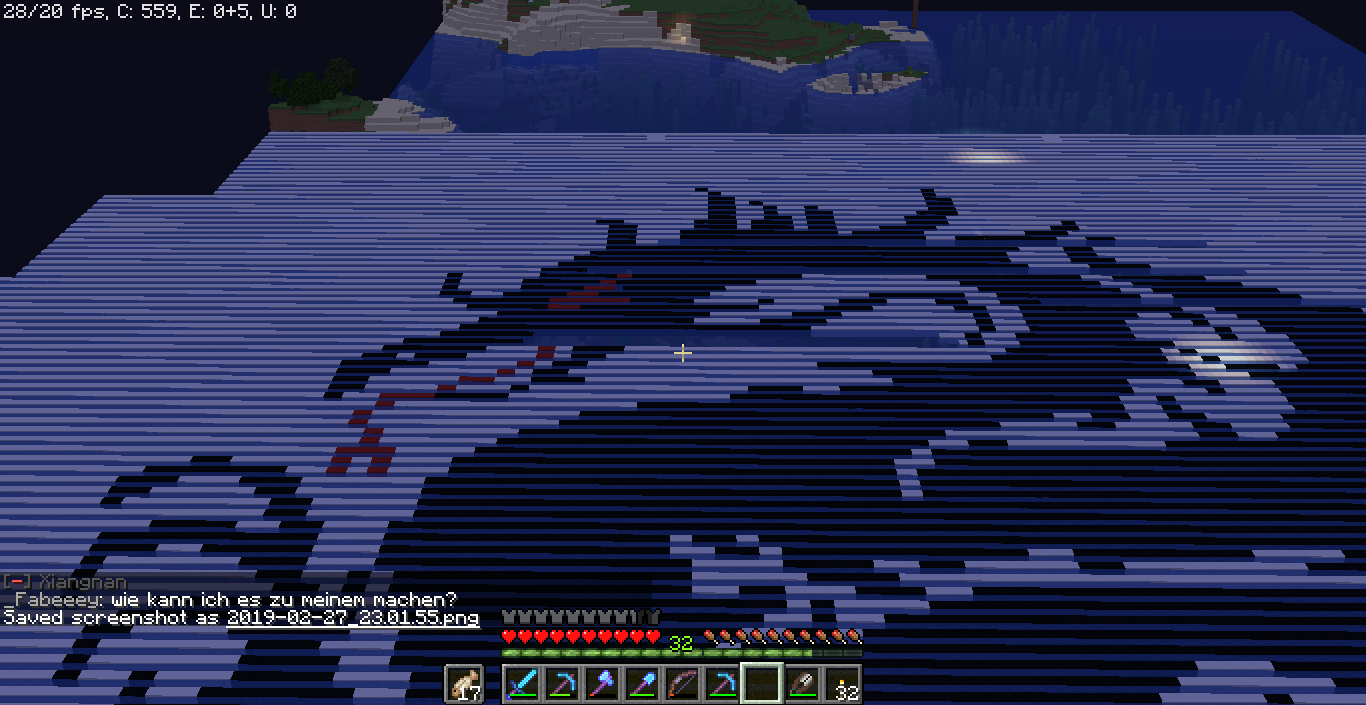Pick the hotbar stack of 32 items
Image resolution: width=1366 pixels, height=705 pixels.
tap(842, 685)
